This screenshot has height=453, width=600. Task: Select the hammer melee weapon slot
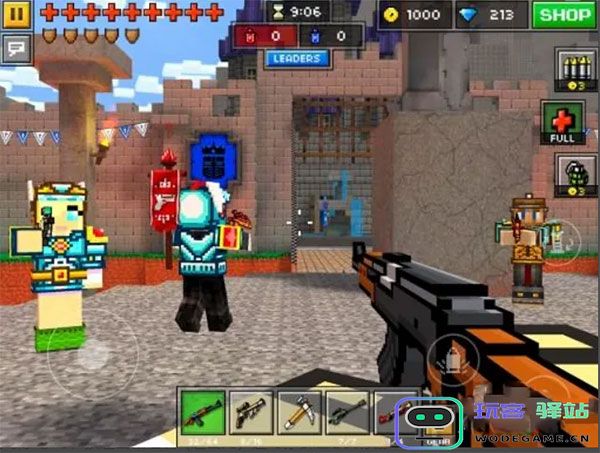(x=298, y=412)
